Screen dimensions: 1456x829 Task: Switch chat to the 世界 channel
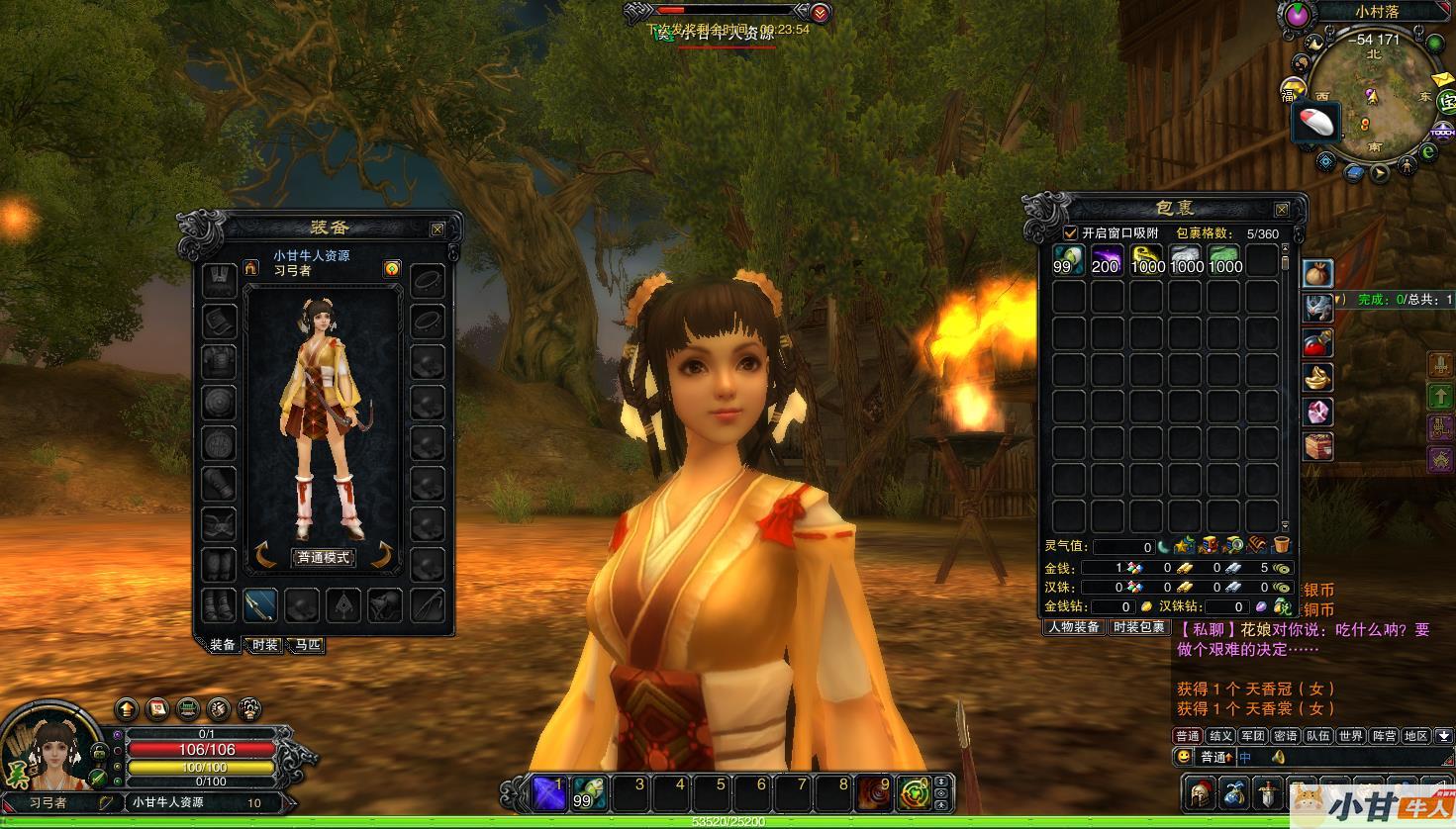click(x=1350, y=736)
